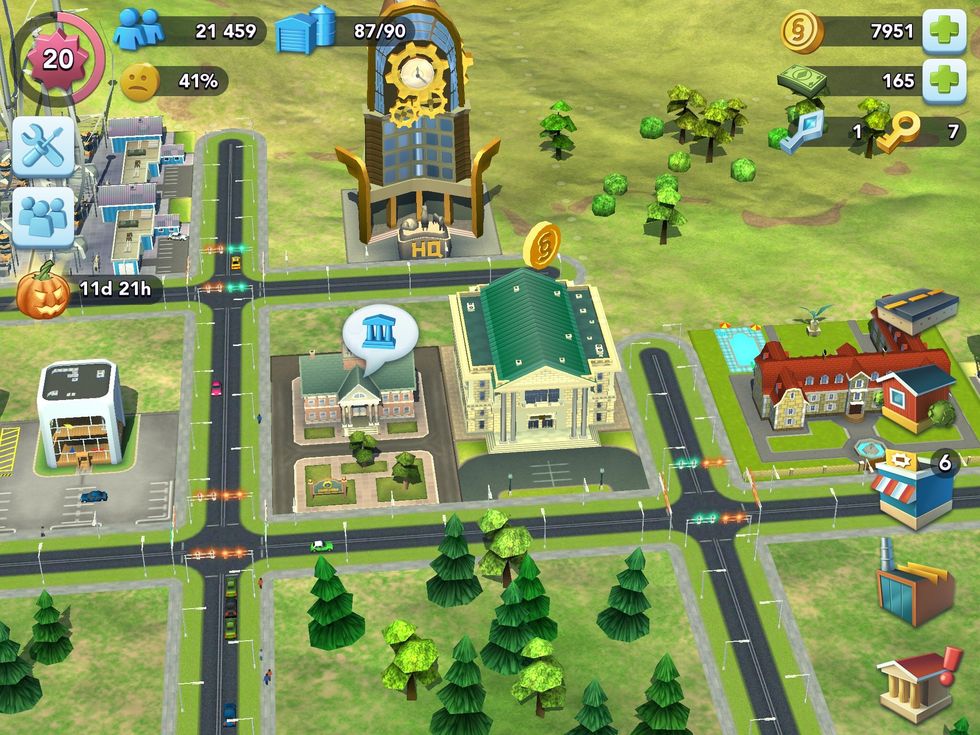Image resolution: width=980 pixels, height=735 pixels.
Task: Check the level 20 experience badge
Action: click(x=57, y=58)
